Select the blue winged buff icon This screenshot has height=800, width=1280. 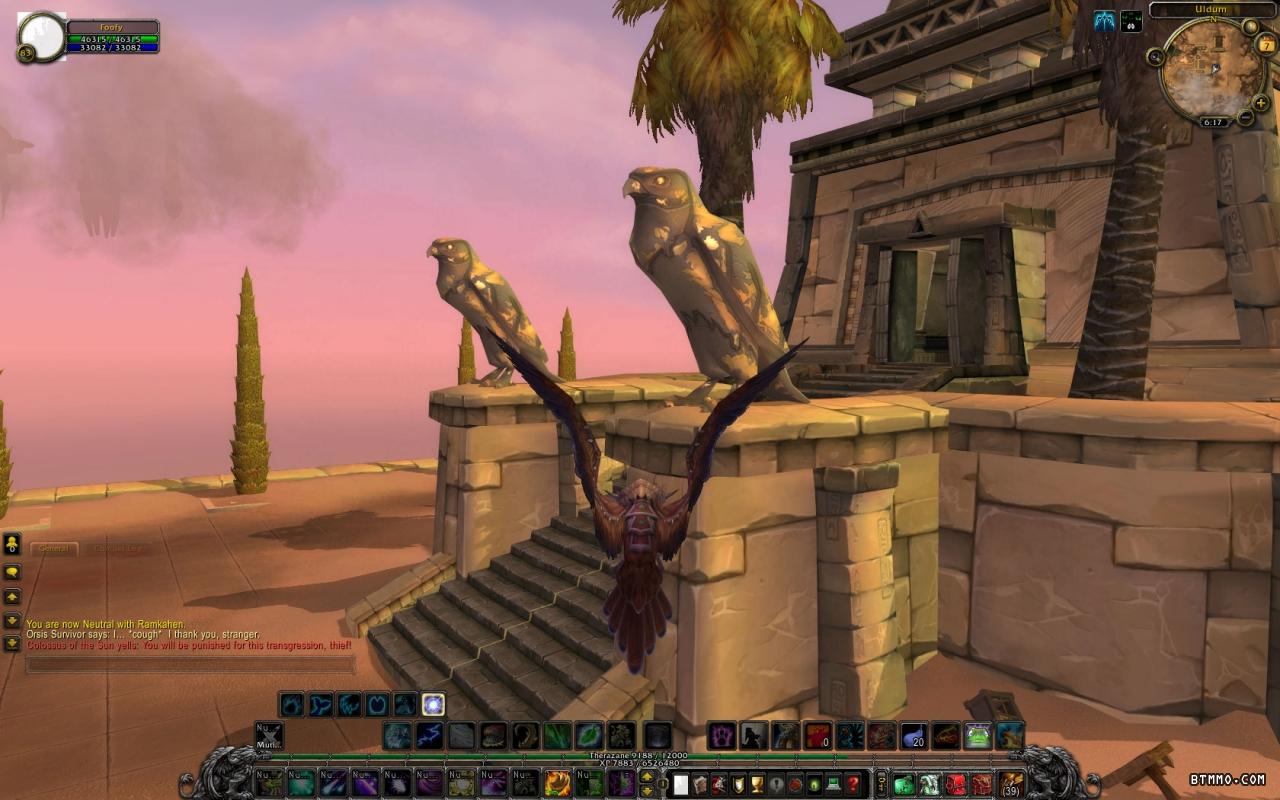(x=1104, y=21)
